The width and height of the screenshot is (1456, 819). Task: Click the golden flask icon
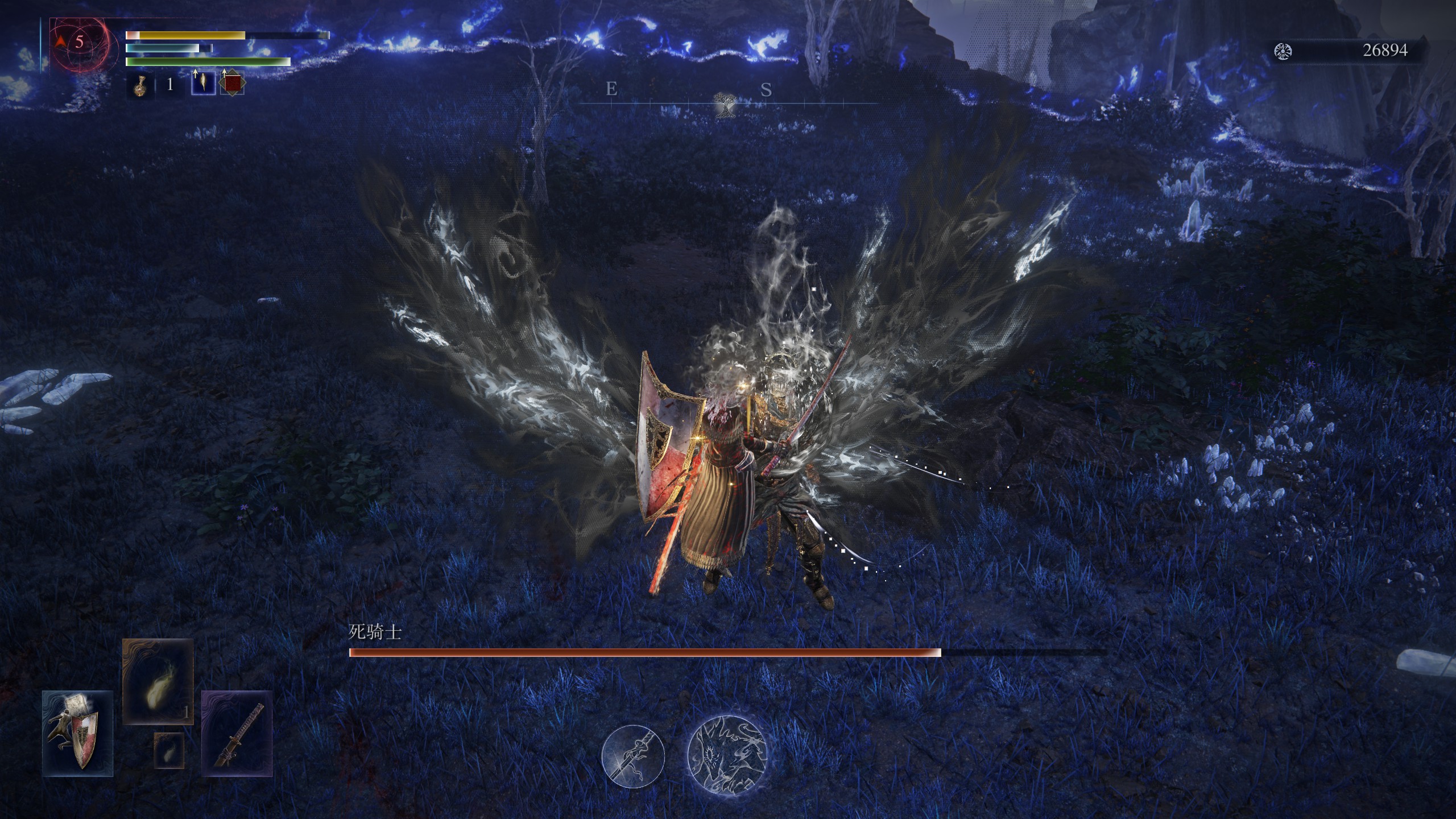click(x=139, y=85)
